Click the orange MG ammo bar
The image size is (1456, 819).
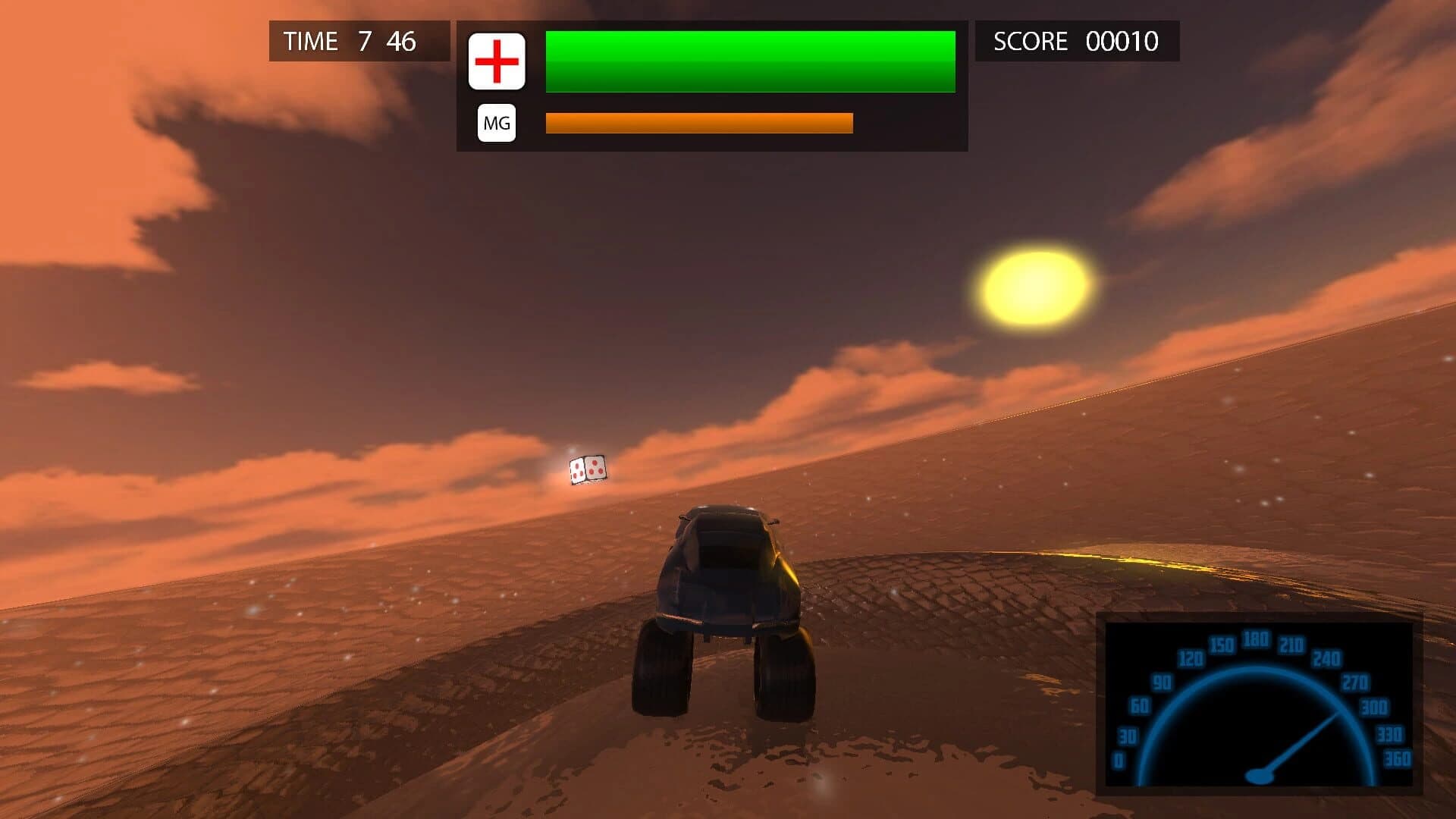[698, 121]
